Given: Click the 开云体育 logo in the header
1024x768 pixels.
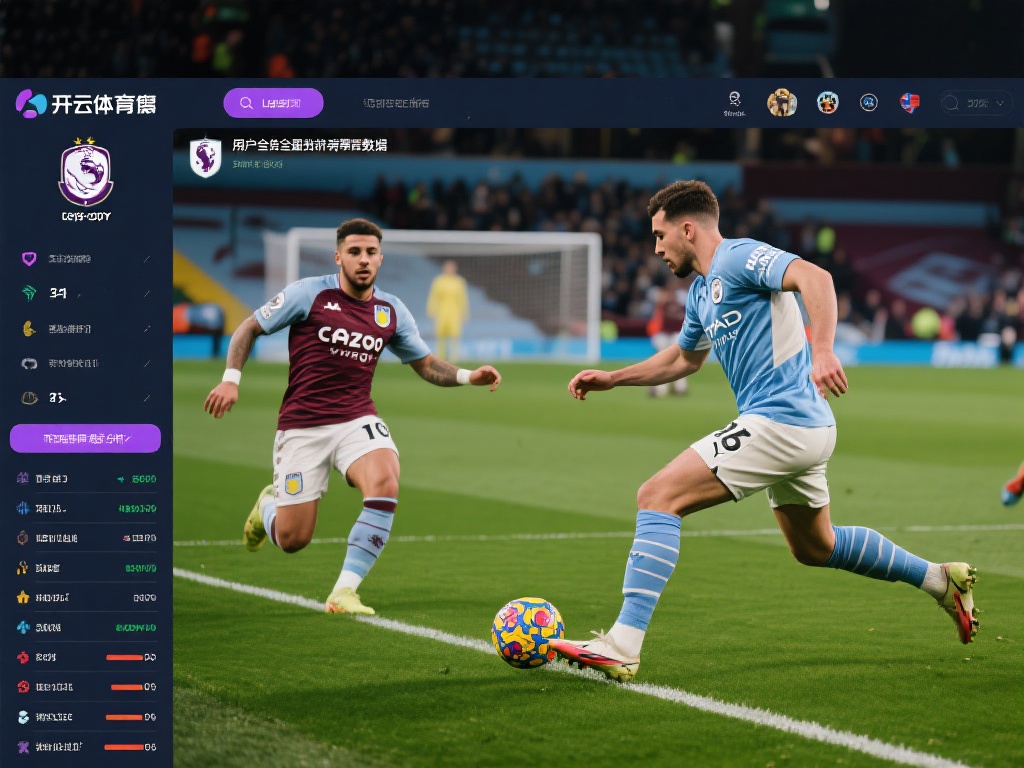Looking at the screenshot, I should click(x=86, y=103).
